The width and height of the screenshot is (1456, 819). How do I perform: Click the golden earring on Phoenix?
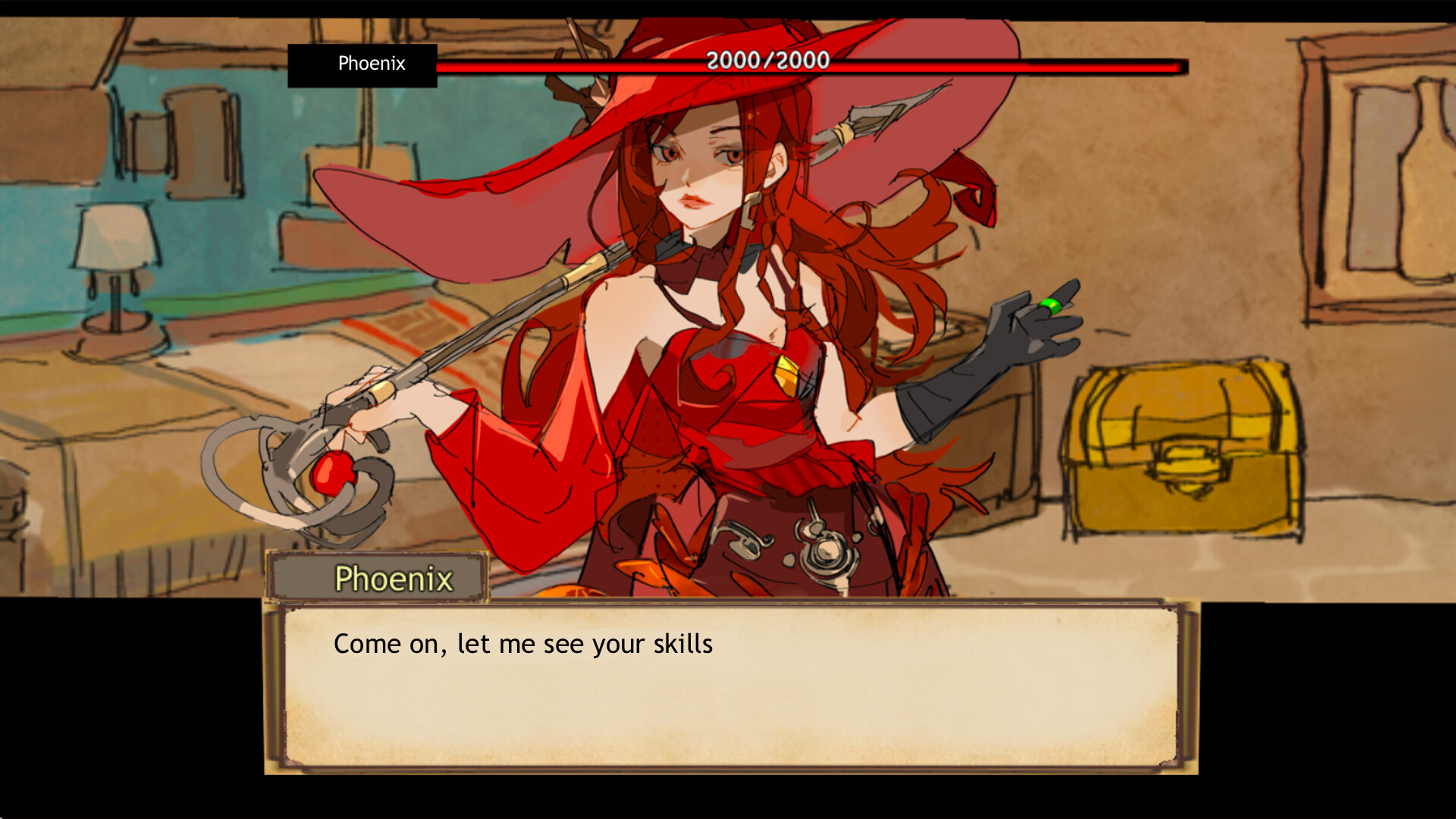752,211
